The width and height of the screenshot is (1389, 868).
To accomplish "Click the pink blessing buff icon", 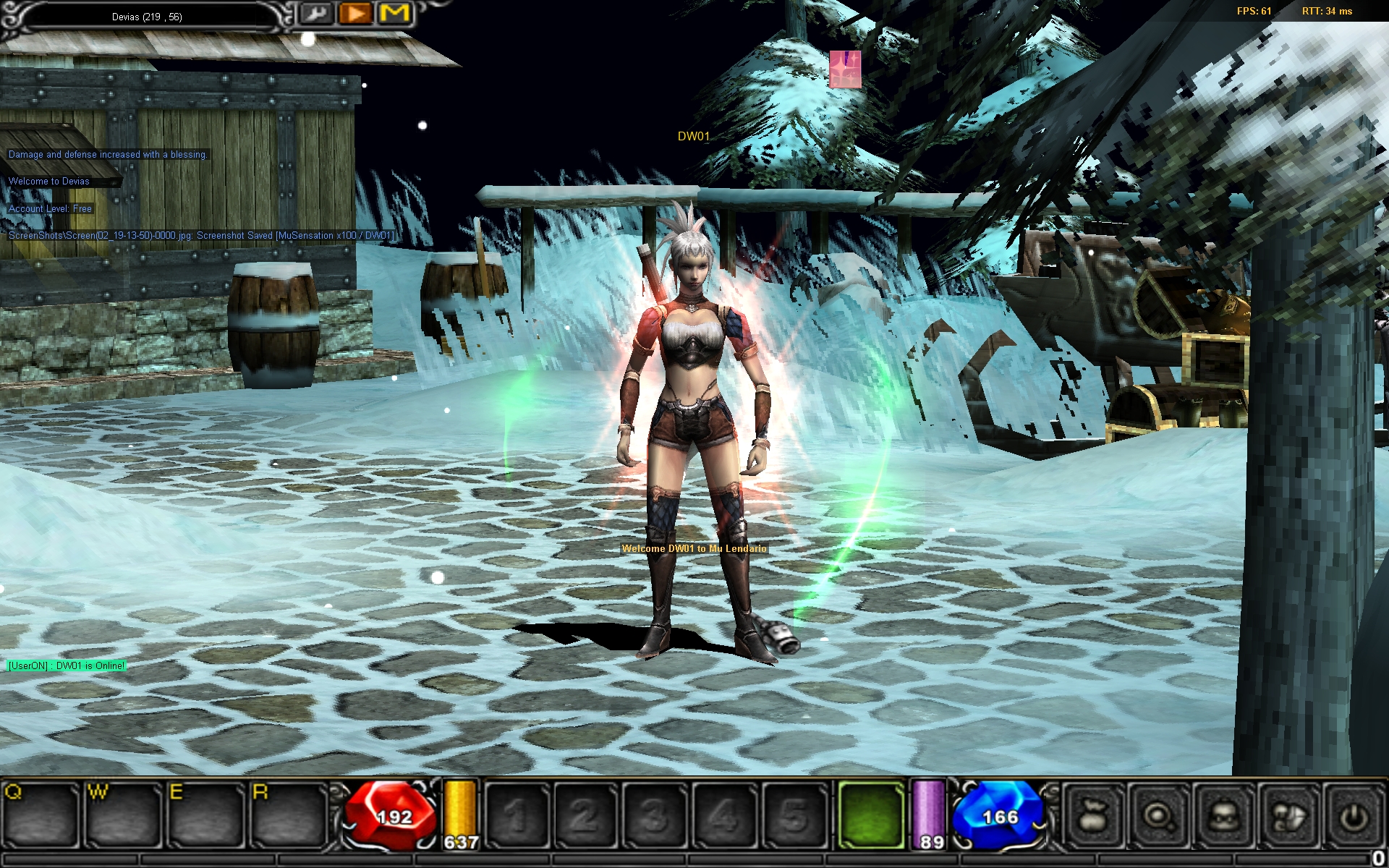I will click(845, 69).
